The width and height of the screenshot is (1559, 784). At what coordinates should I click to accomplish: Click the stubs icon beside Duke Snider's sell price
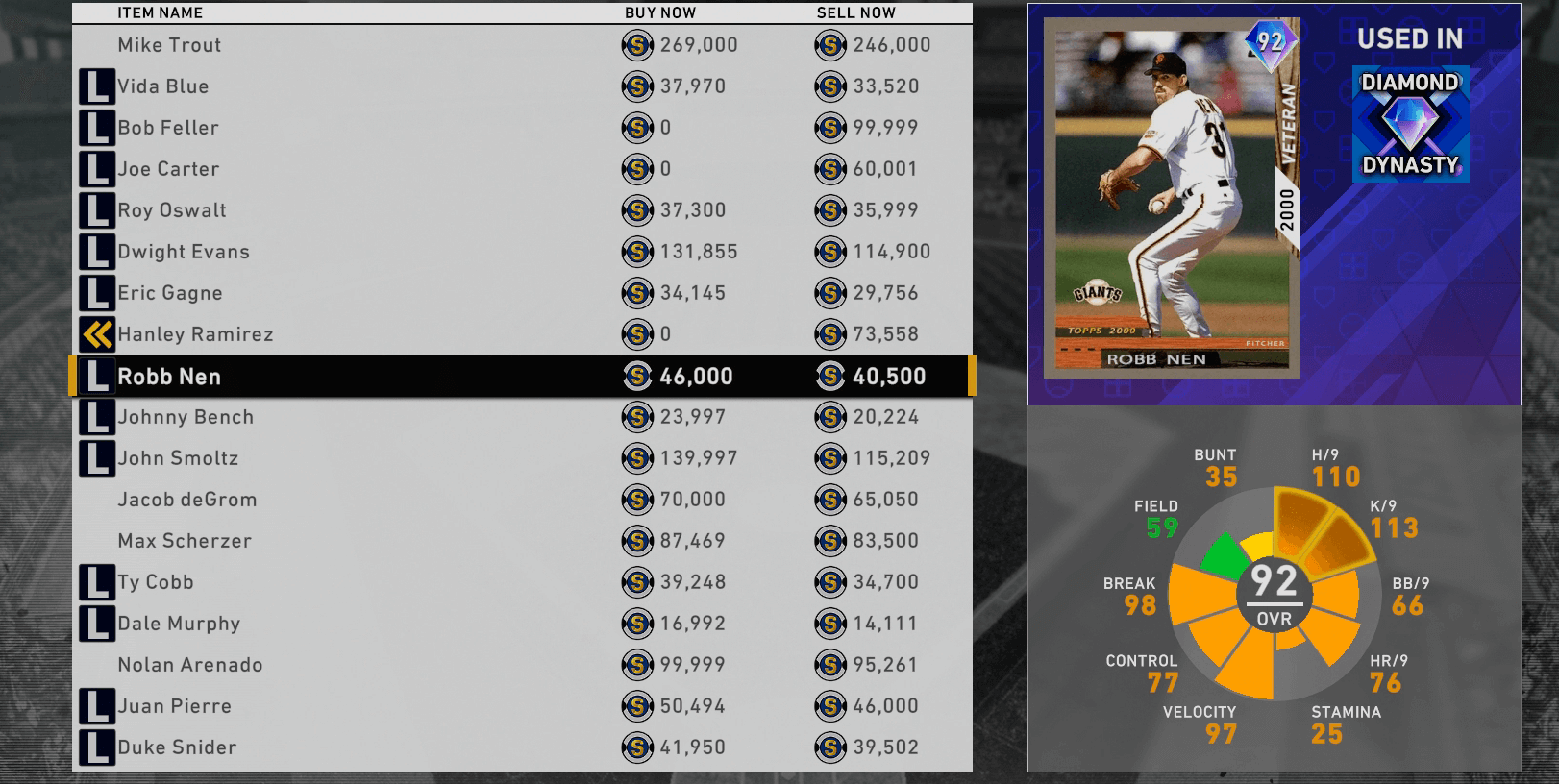pos(829,747)
